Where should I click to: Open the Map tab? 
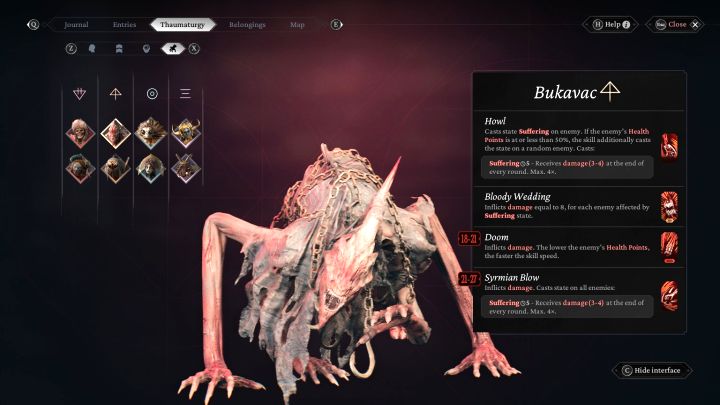[297, 24]
